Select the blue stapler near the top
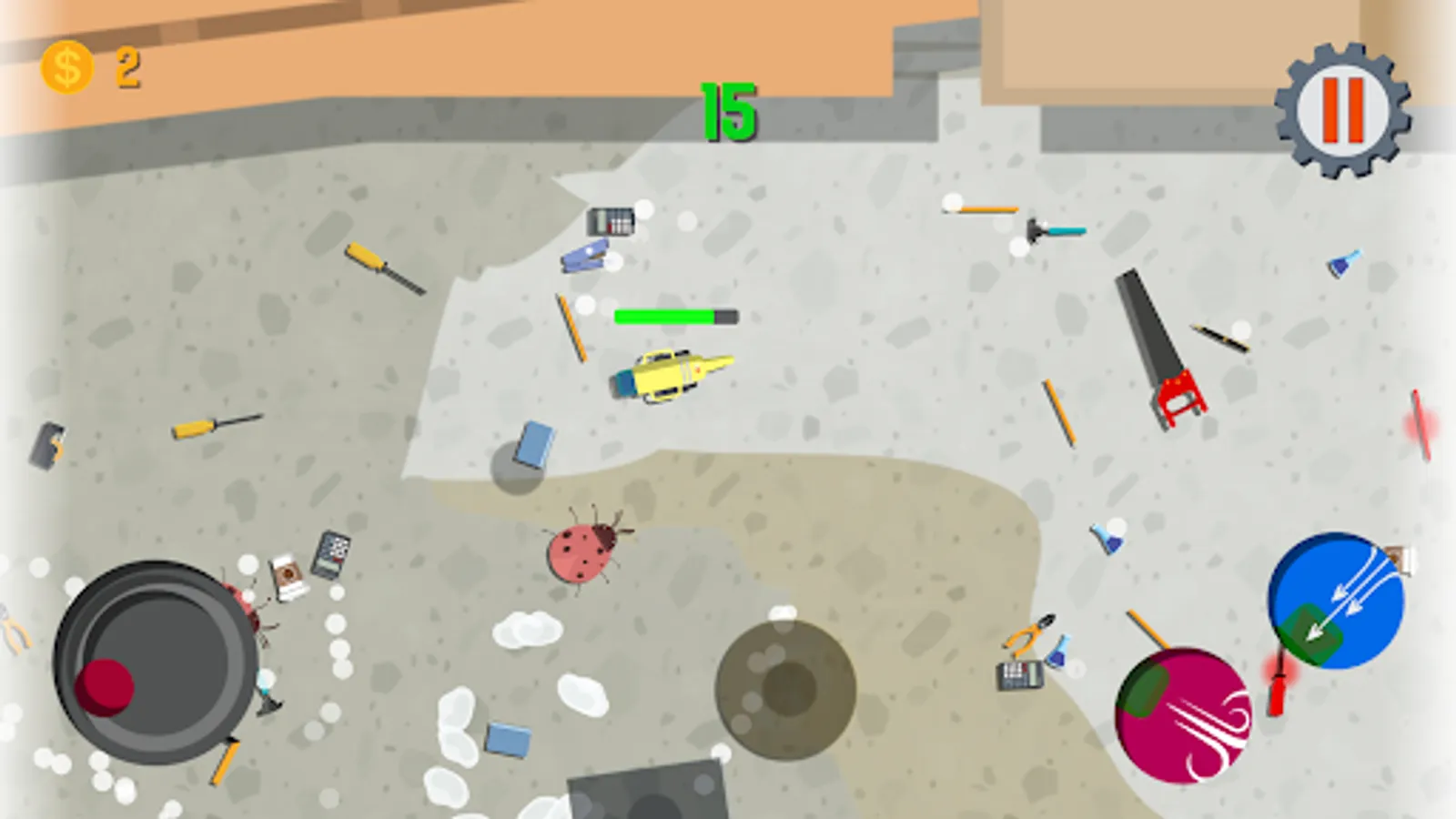1456x819 pixels. (587, 258)
